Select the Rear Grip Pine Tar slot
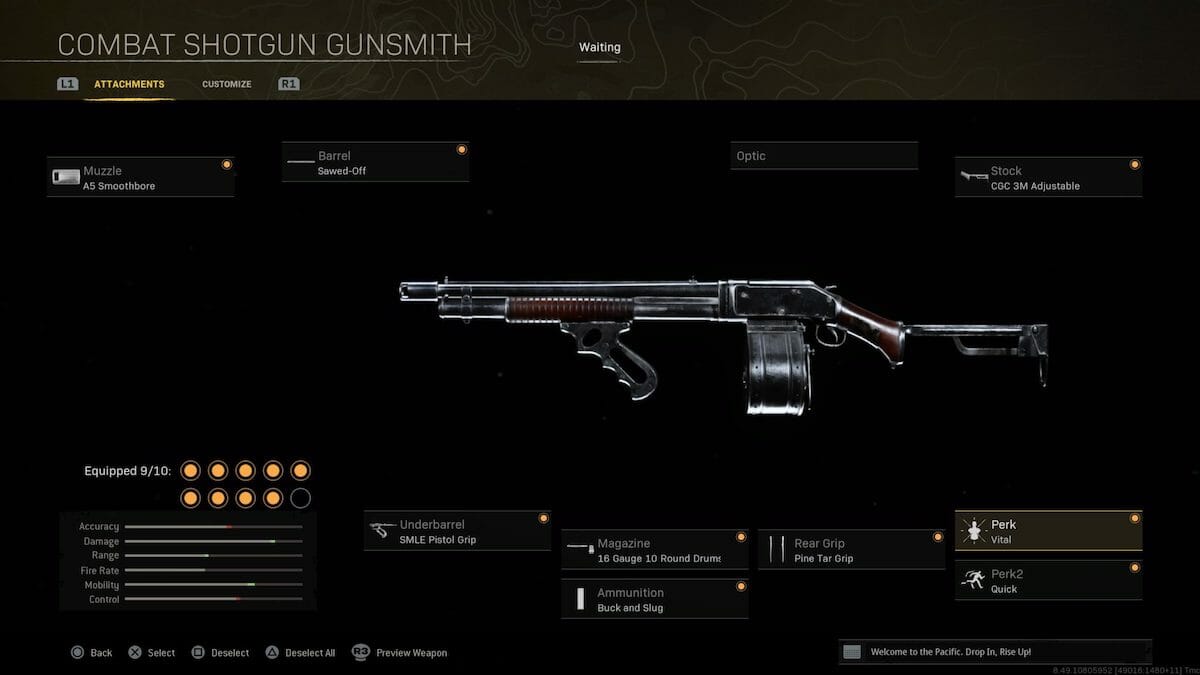Screen dimensions: 1200x675 [851, 550]
